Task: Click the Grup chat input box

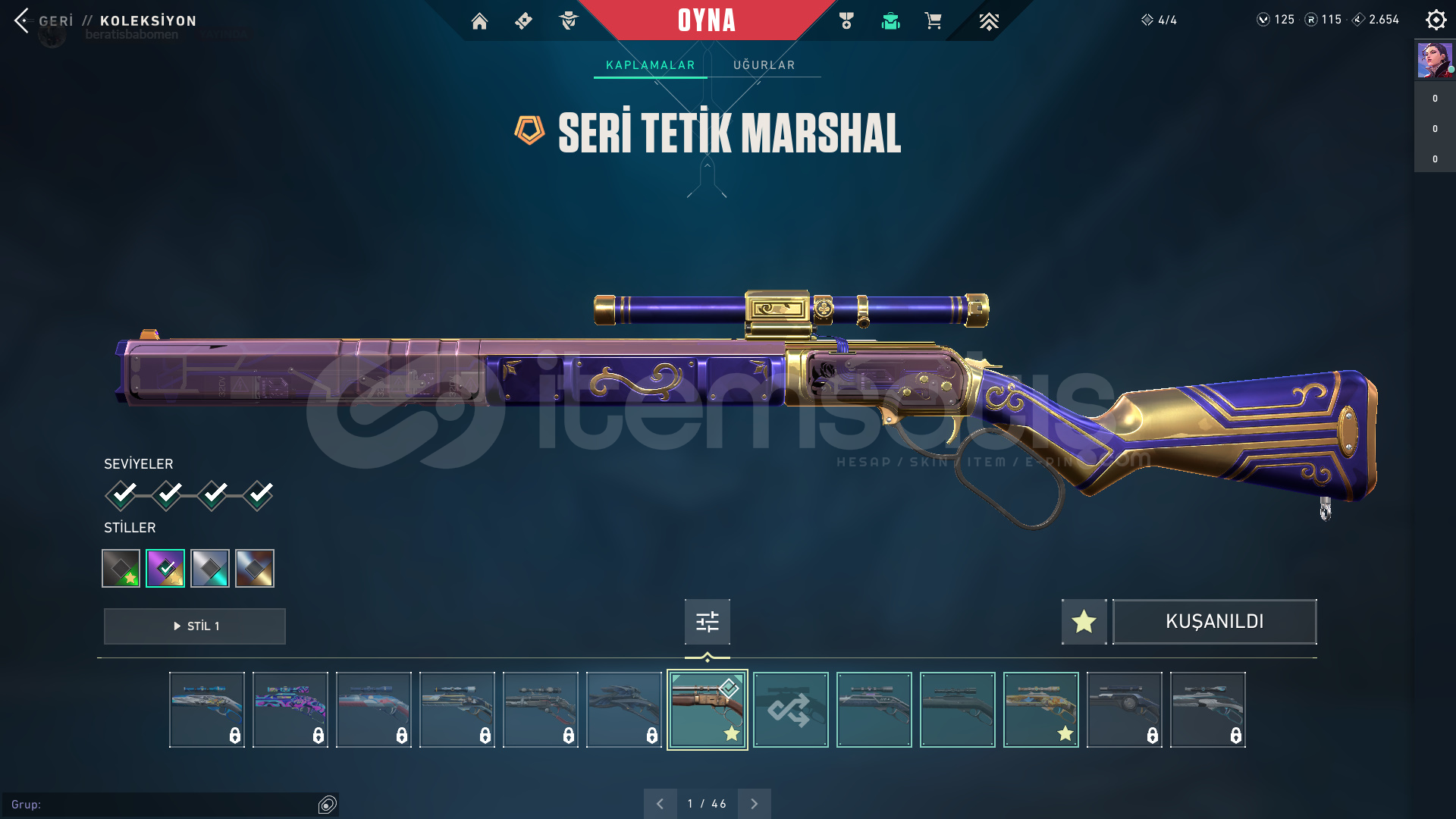Action: (163, 805)
